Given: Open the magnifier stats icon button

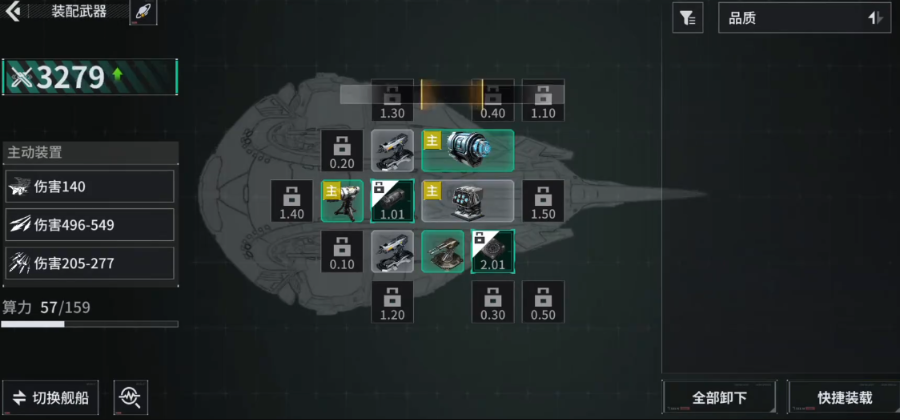Looking at the screenshot, I should (x=129, y=397).
